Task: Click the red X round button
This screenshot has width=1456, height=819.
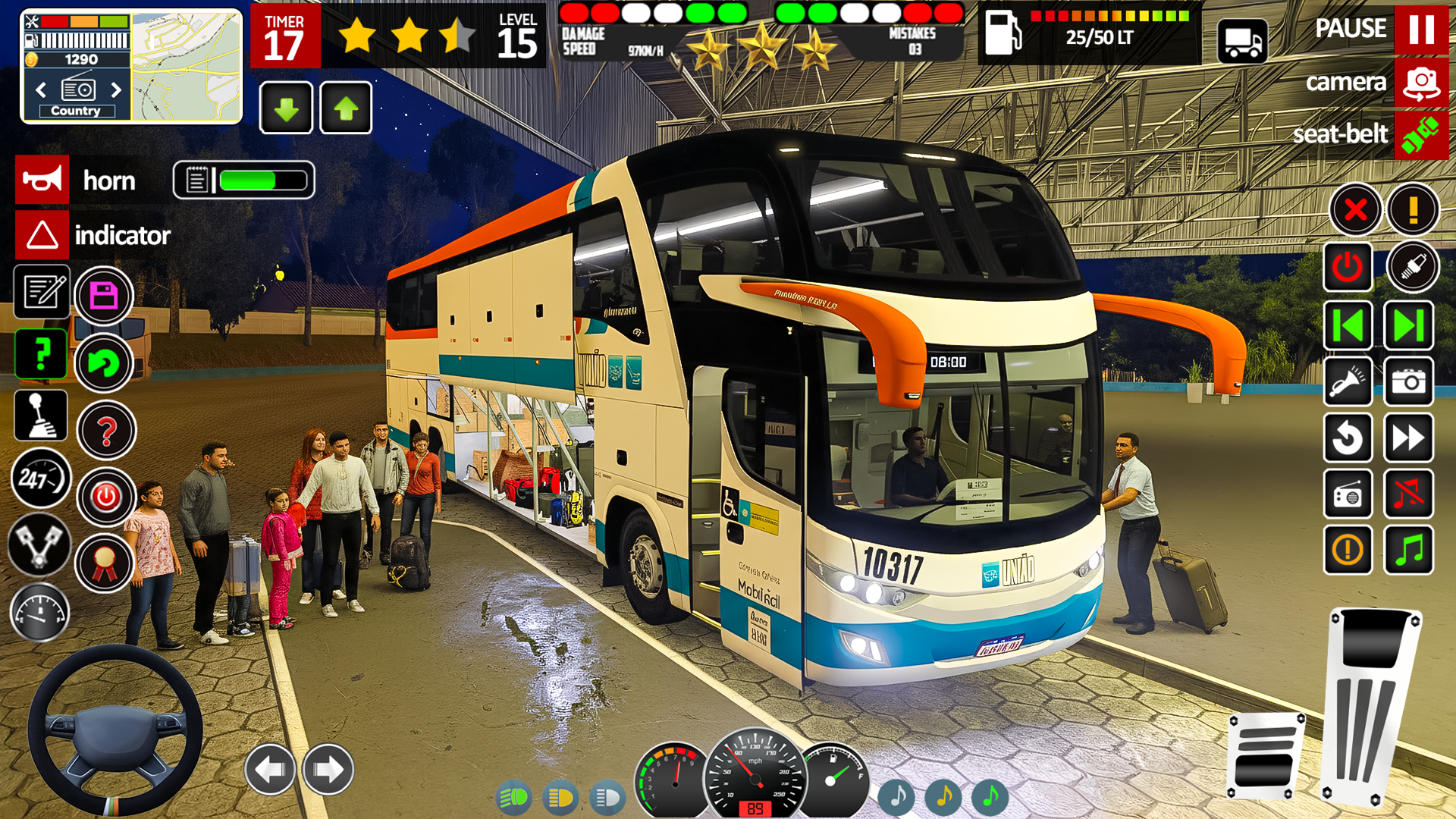Action: [1355, 209]
